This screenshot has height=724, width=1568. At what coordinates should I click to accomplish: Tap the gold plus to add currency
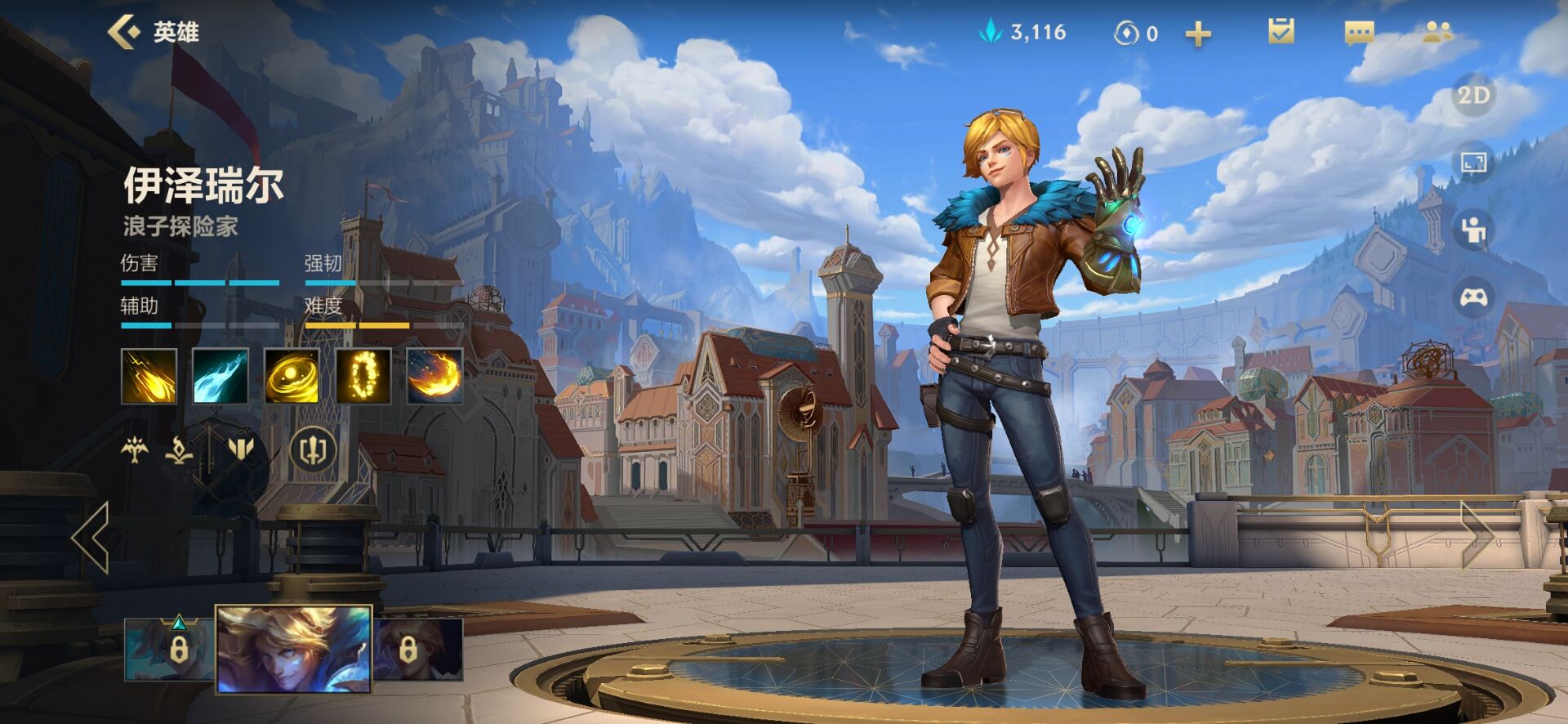click(x=1197, y=34)
